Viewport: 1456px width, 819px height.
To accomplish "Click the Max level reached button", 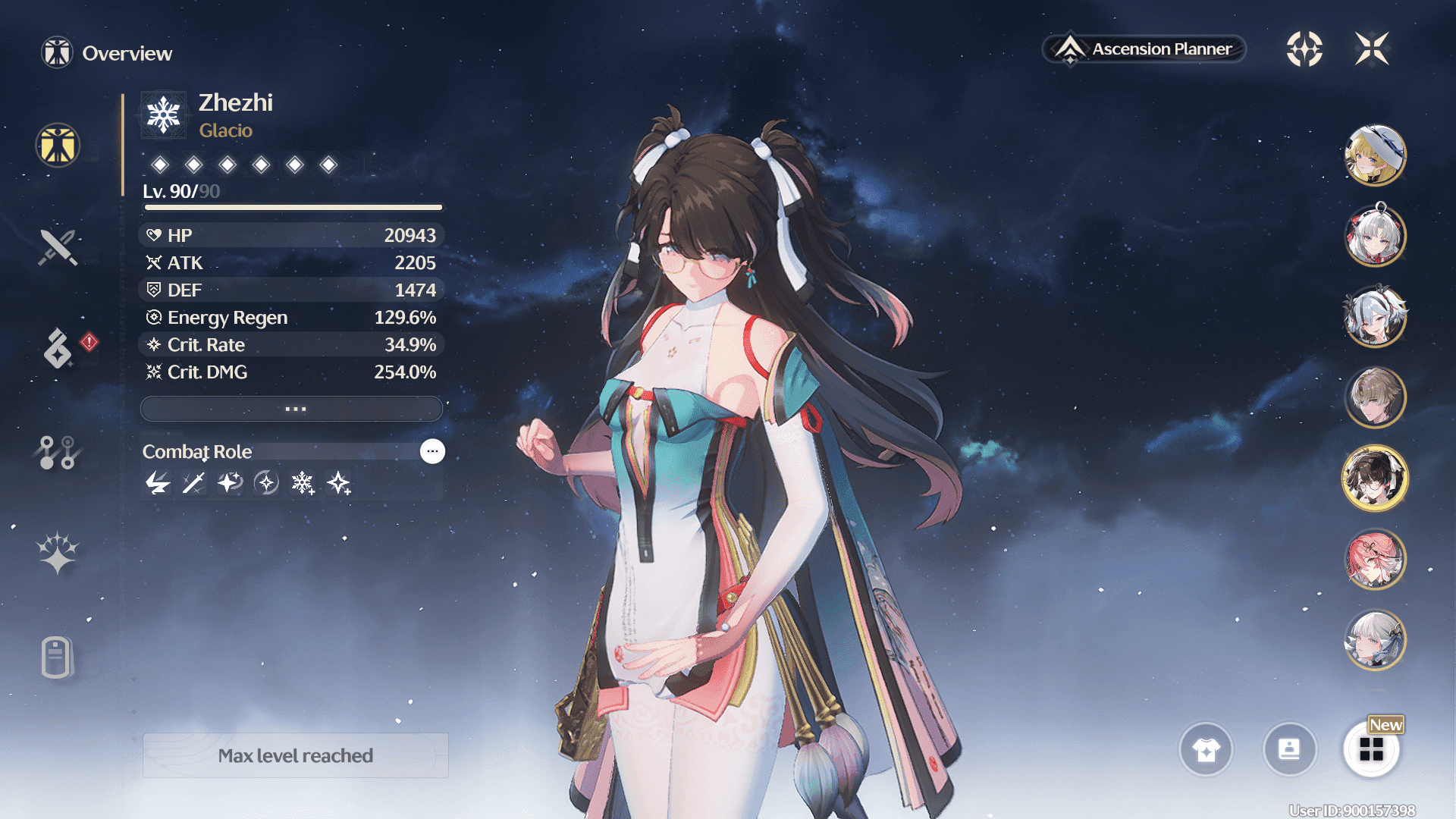I will 295,755.
